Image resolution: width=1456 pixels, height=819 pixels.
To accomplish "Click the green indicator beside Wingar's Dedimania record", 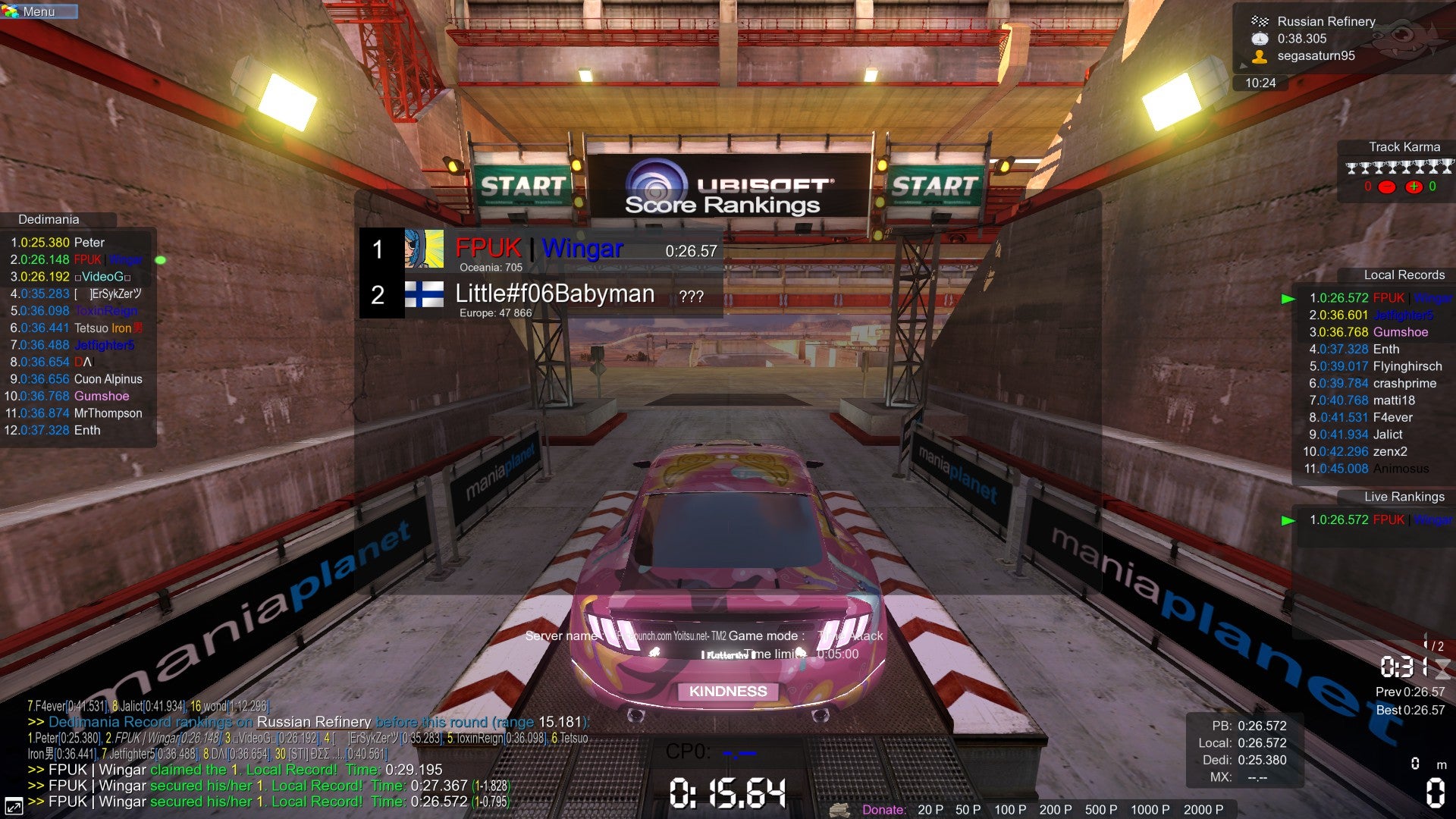I will coord(159,259).
